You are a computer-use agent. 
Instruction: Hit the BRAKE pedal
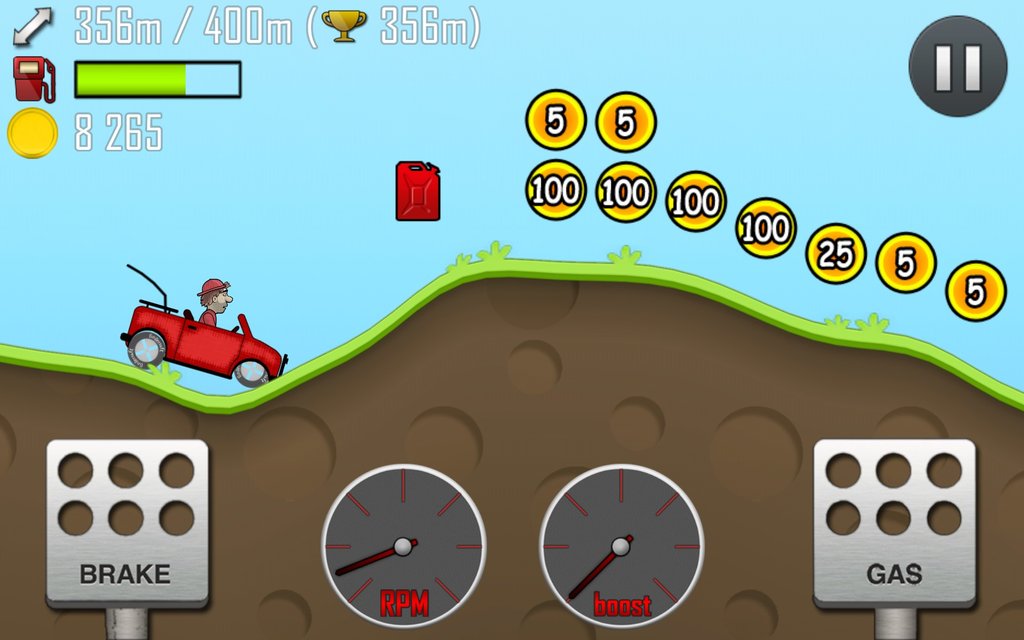click(127, 522)
